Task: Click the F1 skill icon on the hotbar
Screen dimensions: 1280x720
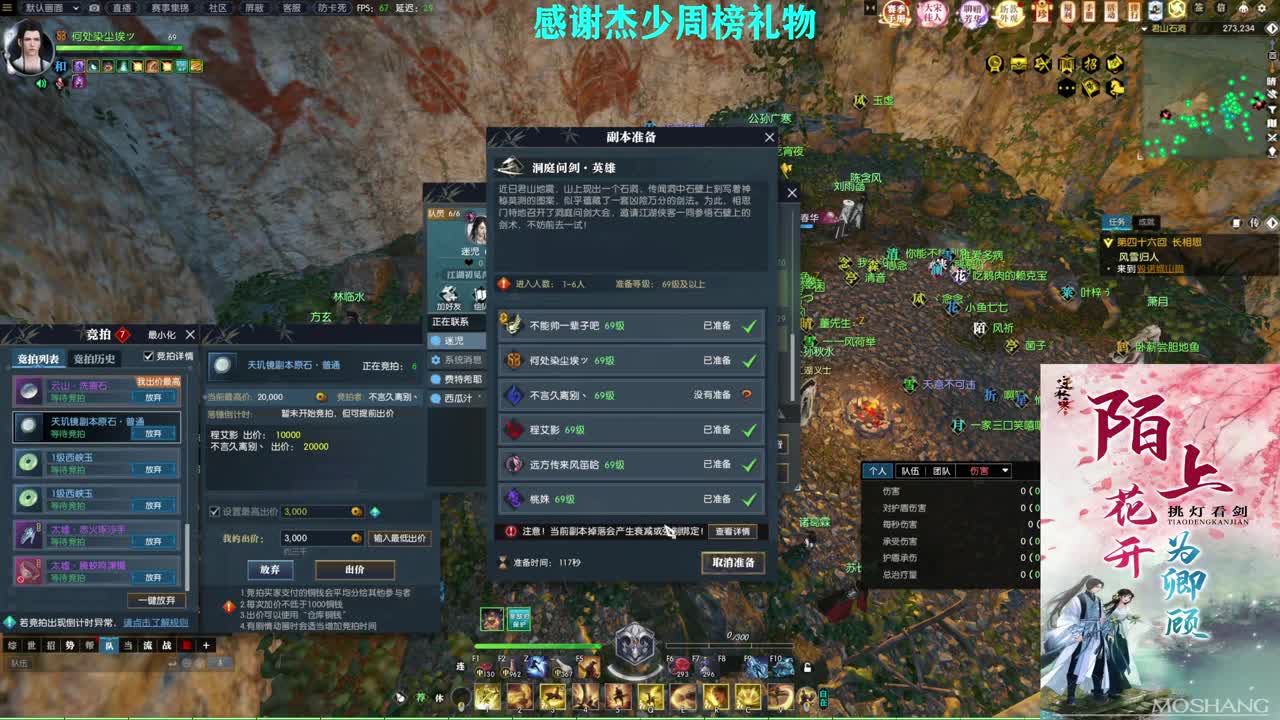Action: coord(485,668)
